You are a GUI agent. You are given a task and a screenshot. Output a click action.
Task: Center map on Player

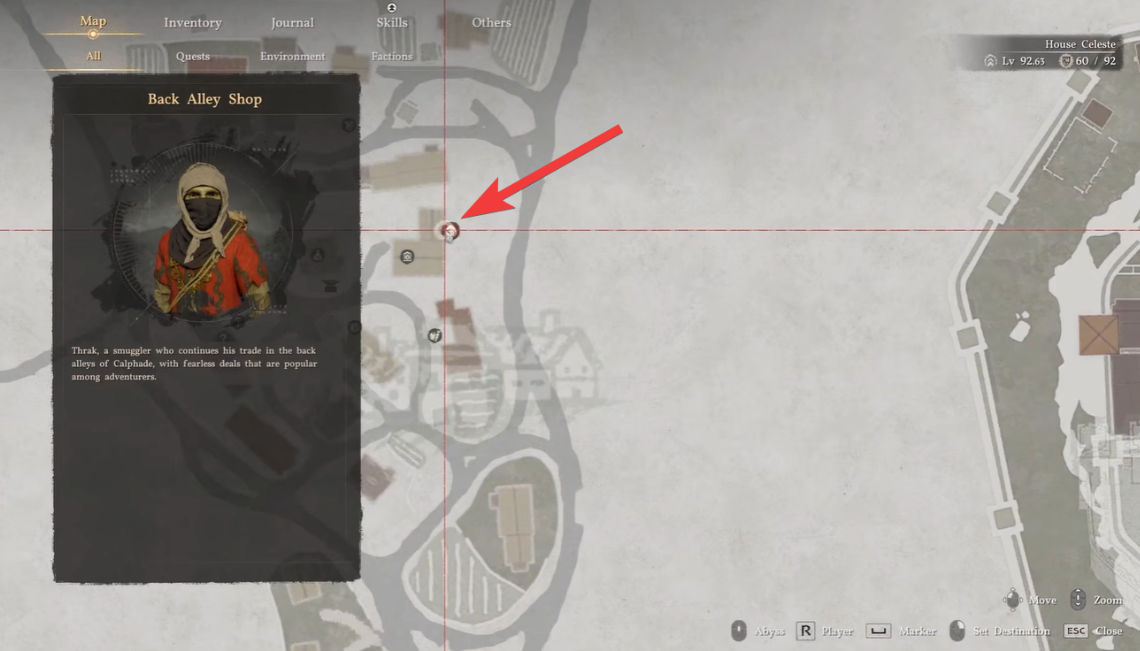[x=826, y=631]
